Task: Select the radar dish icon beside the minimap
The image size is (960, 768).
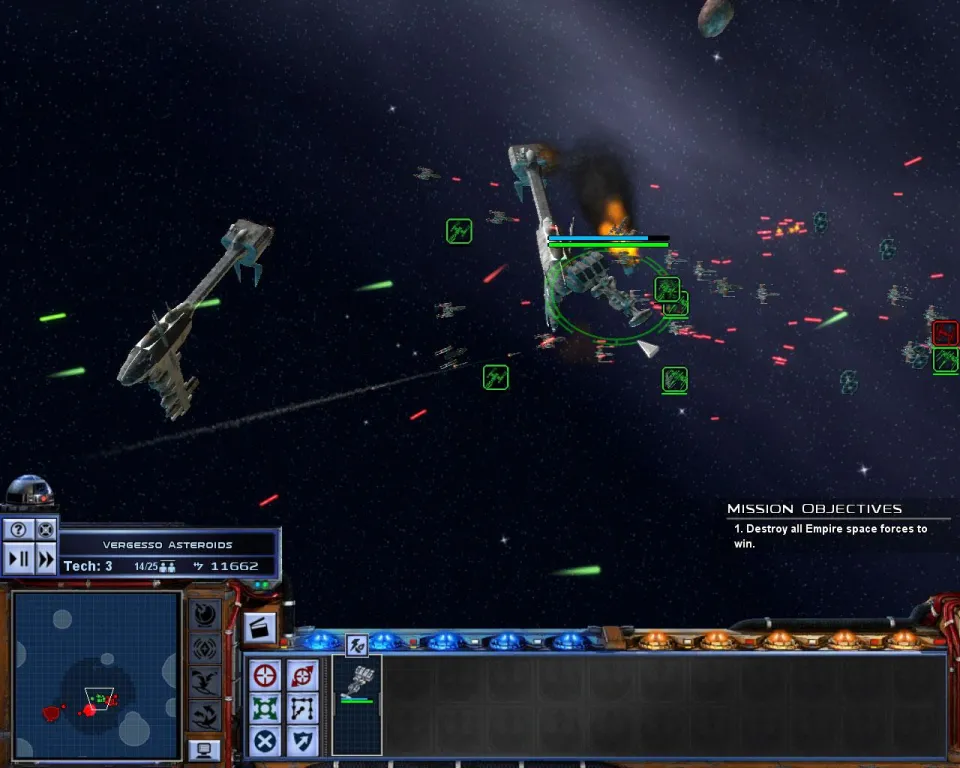Action: pos(205,613)
